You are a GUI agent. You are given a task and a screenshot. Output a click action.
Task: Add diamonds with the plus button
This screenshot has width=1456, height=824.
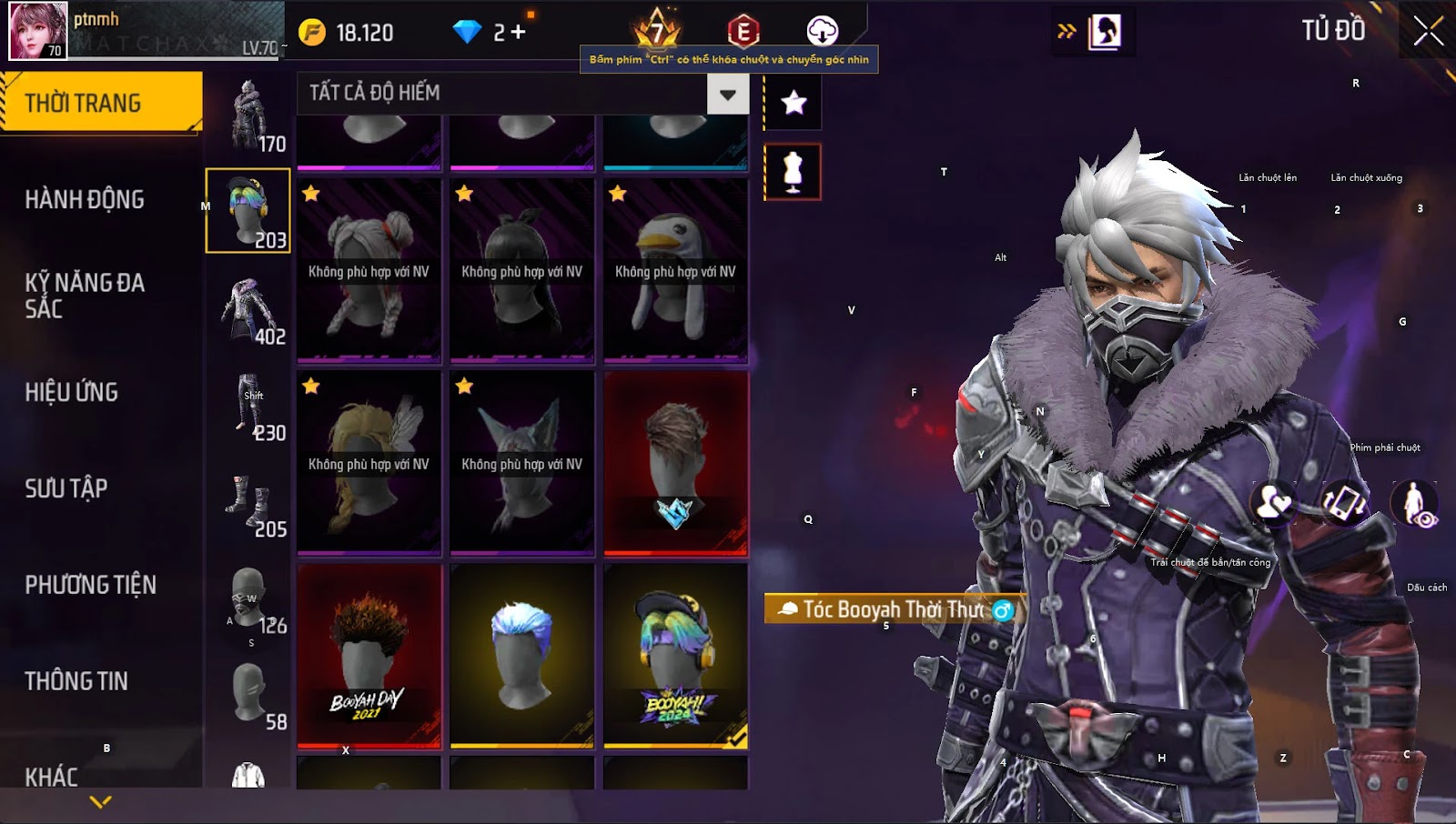[519, 33]
